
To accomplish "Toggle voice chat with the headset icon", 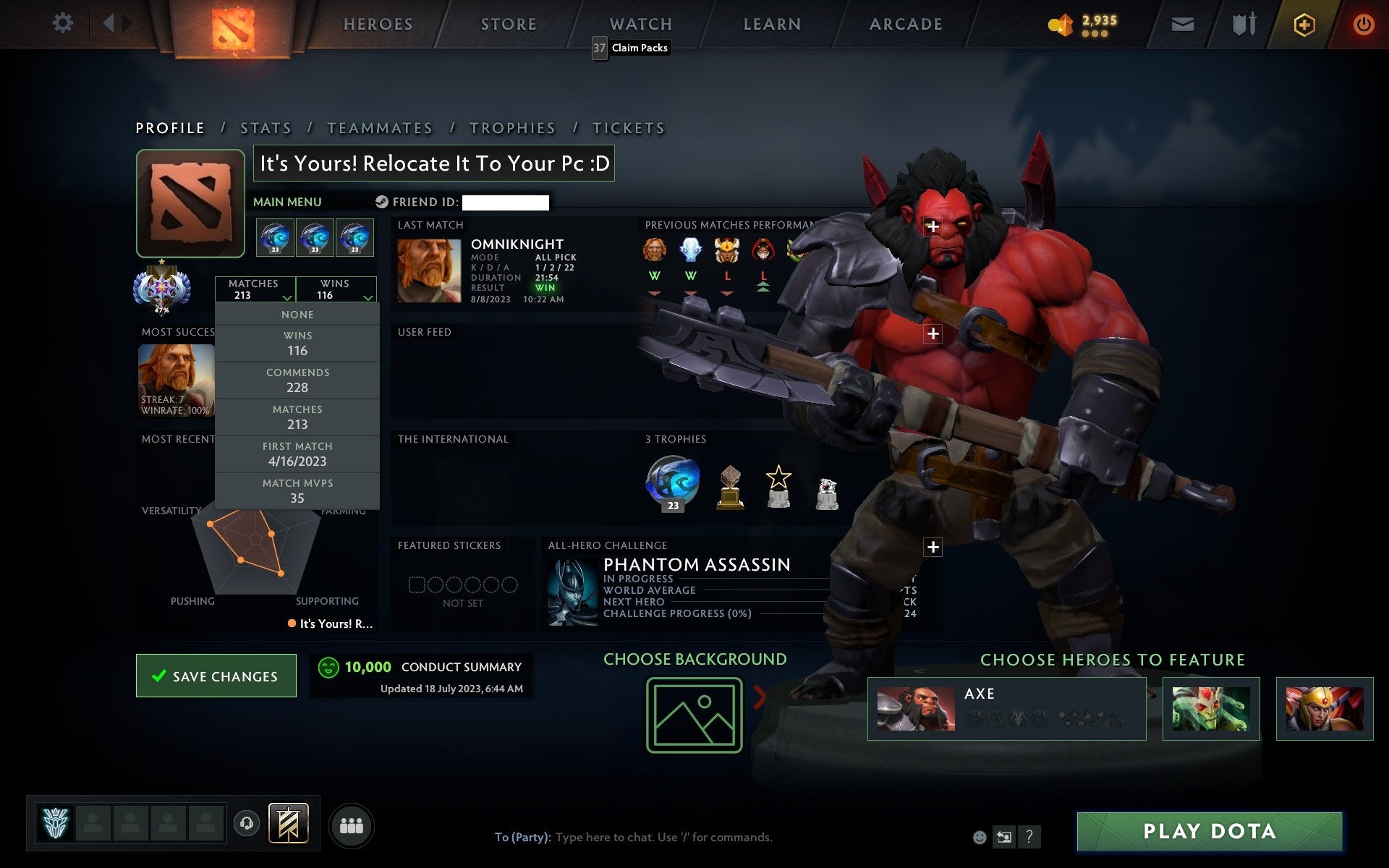I will pos(246,822).
